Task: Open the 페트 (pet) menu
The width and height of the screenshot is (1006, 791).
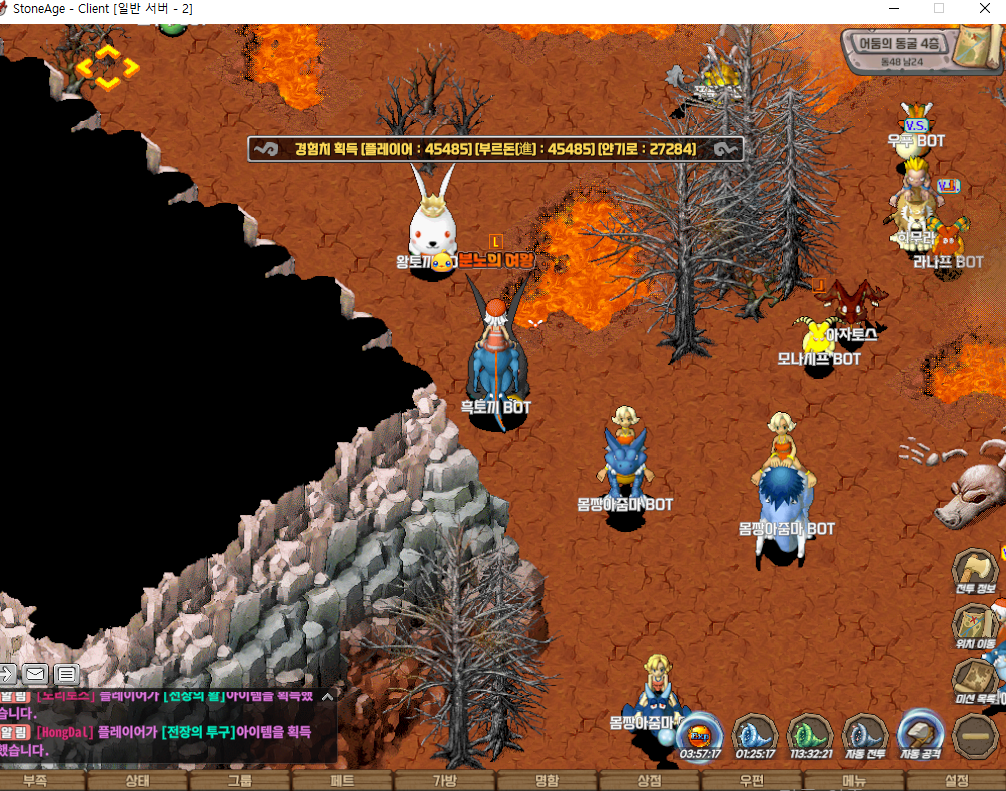Action: (x=342, y=781)
